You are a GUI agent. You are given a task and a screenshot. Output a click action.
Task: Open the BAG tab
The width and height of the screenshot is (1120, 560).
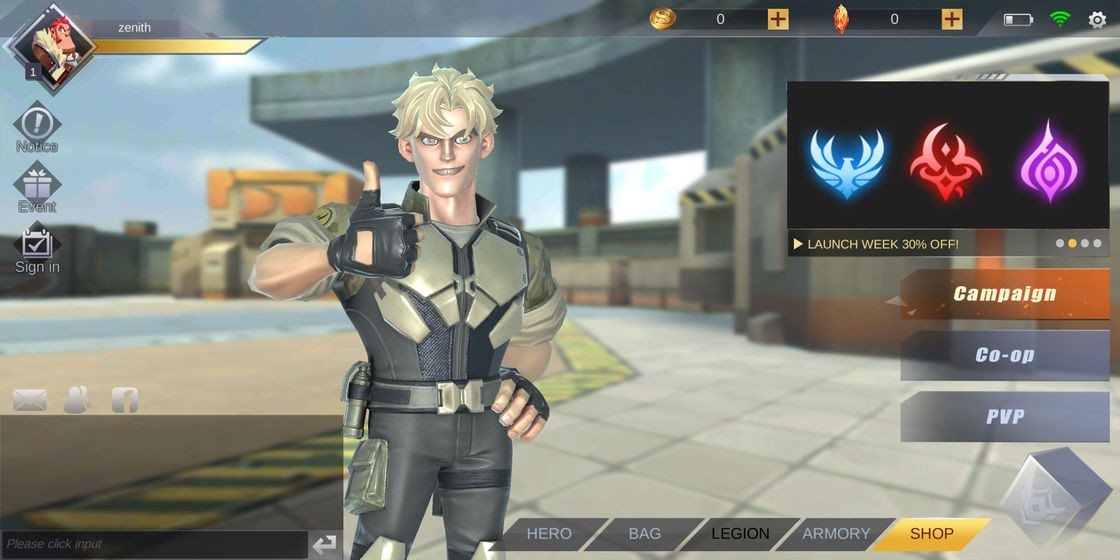click(x=644, y=534)
